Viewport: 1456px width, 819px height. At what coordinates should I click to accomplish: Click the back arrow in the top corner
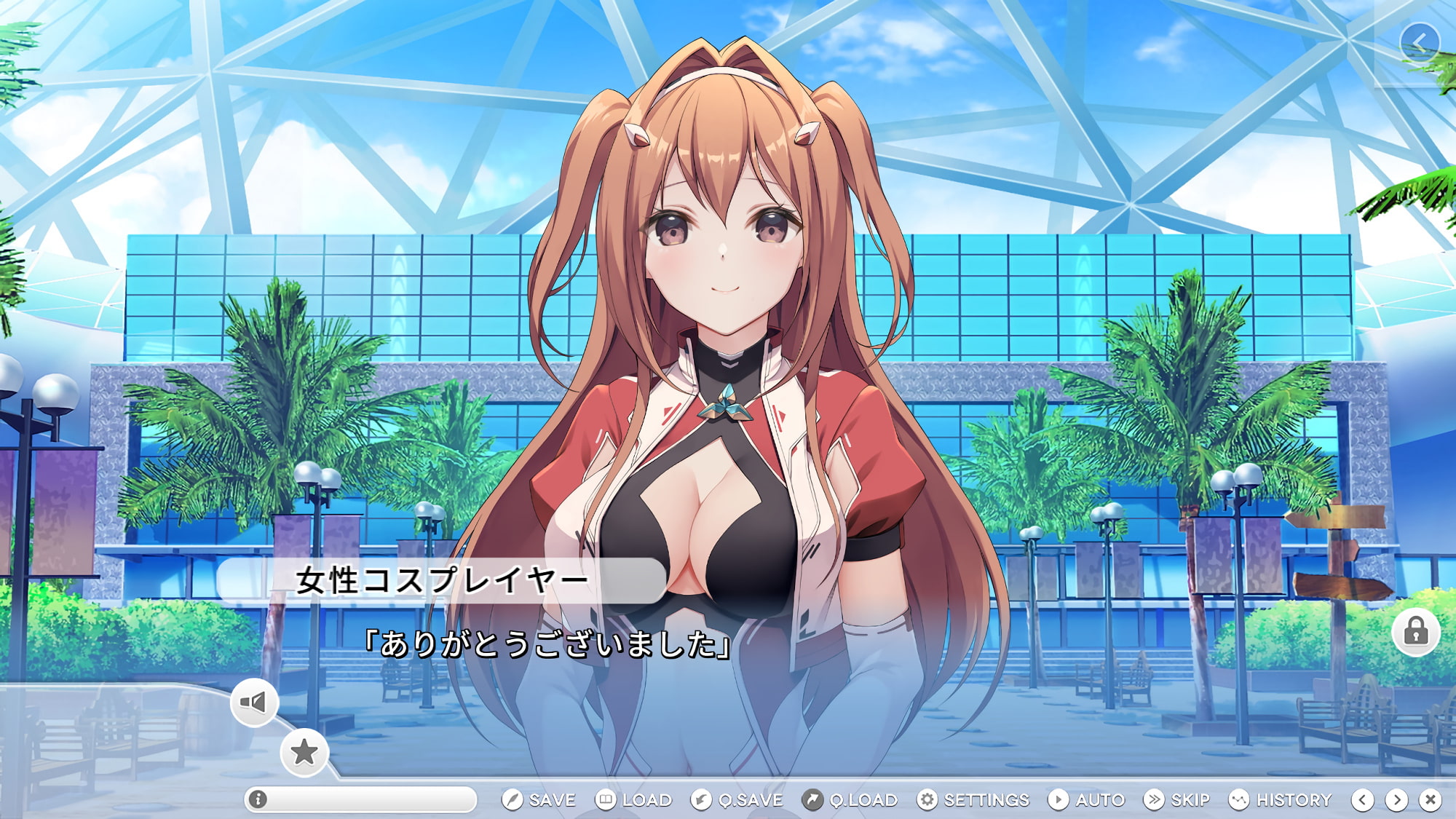[x=1419, y=43]
